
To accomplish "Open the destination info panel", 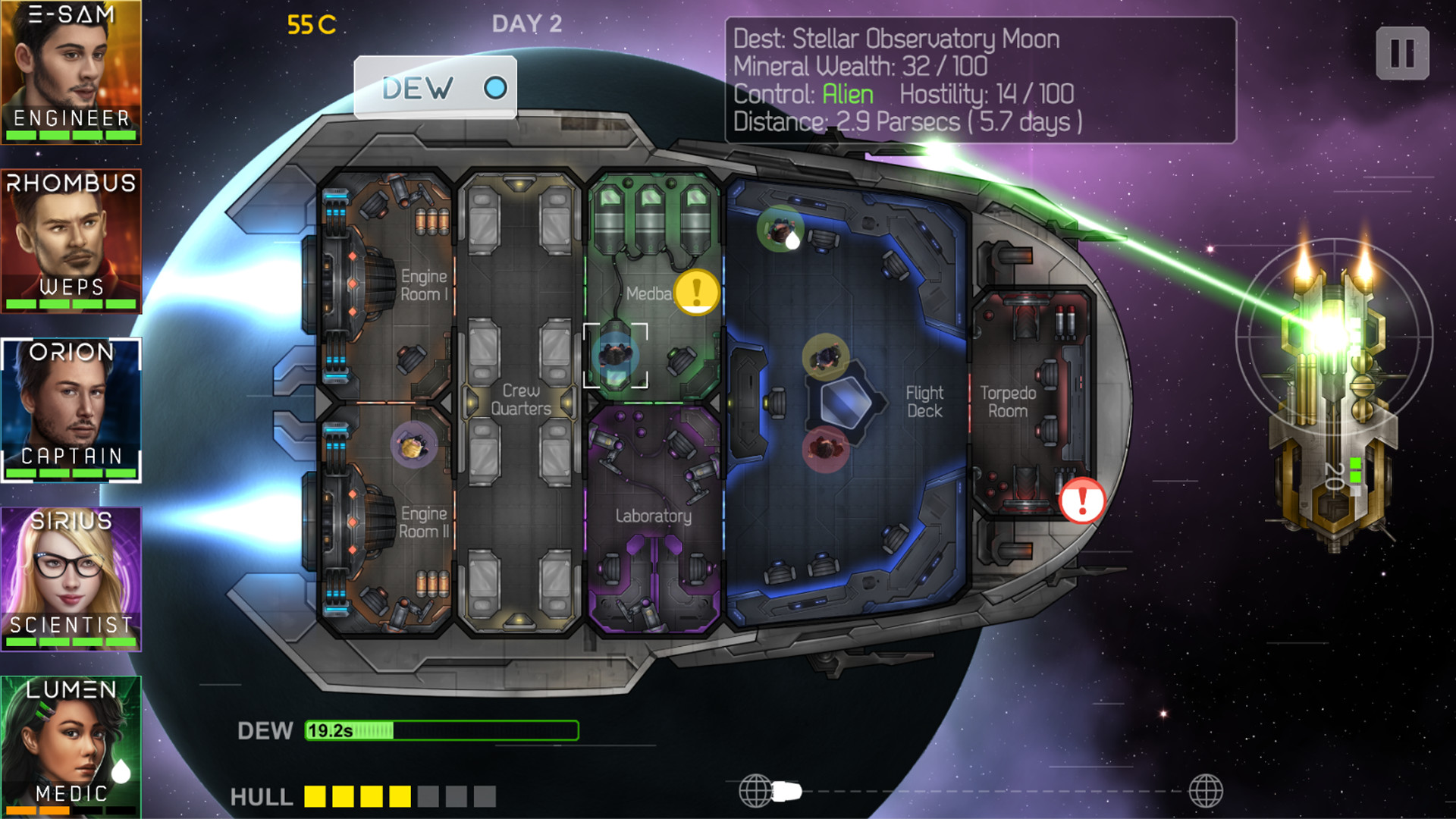I will [980, 80].
